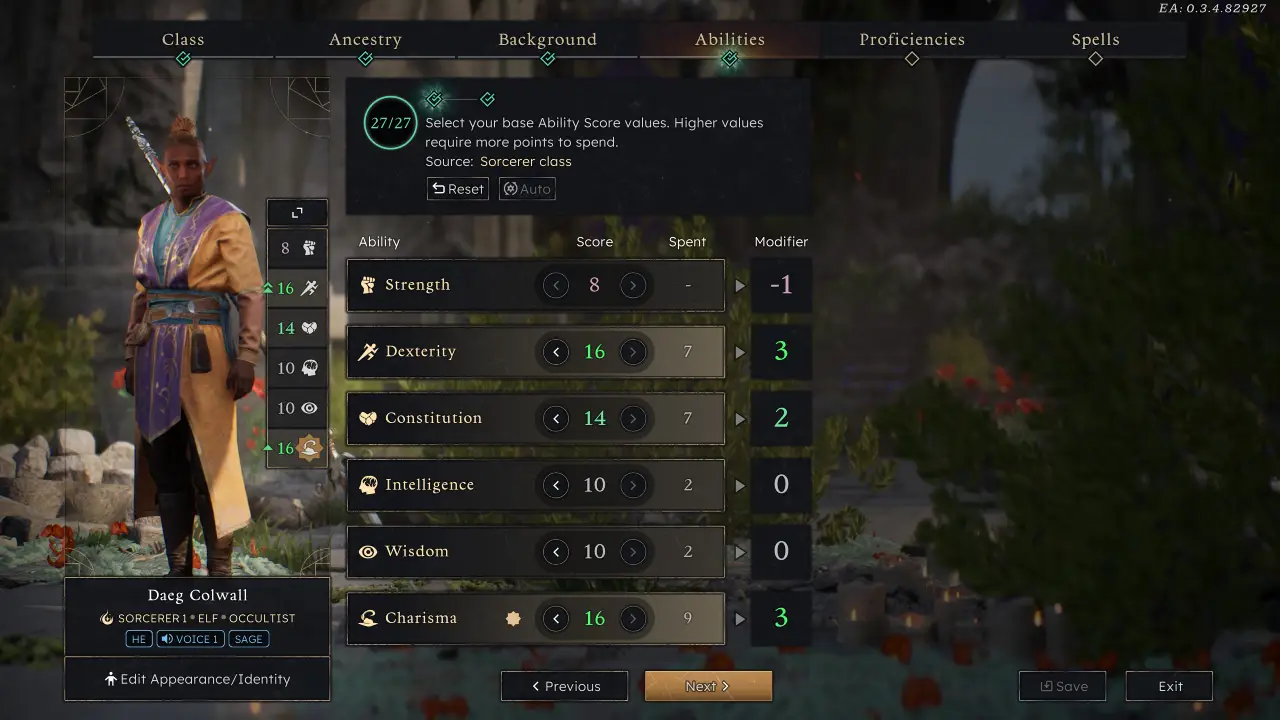
Task: Enable the Auto ability score assignment
Action: click(x=527, y=189)
